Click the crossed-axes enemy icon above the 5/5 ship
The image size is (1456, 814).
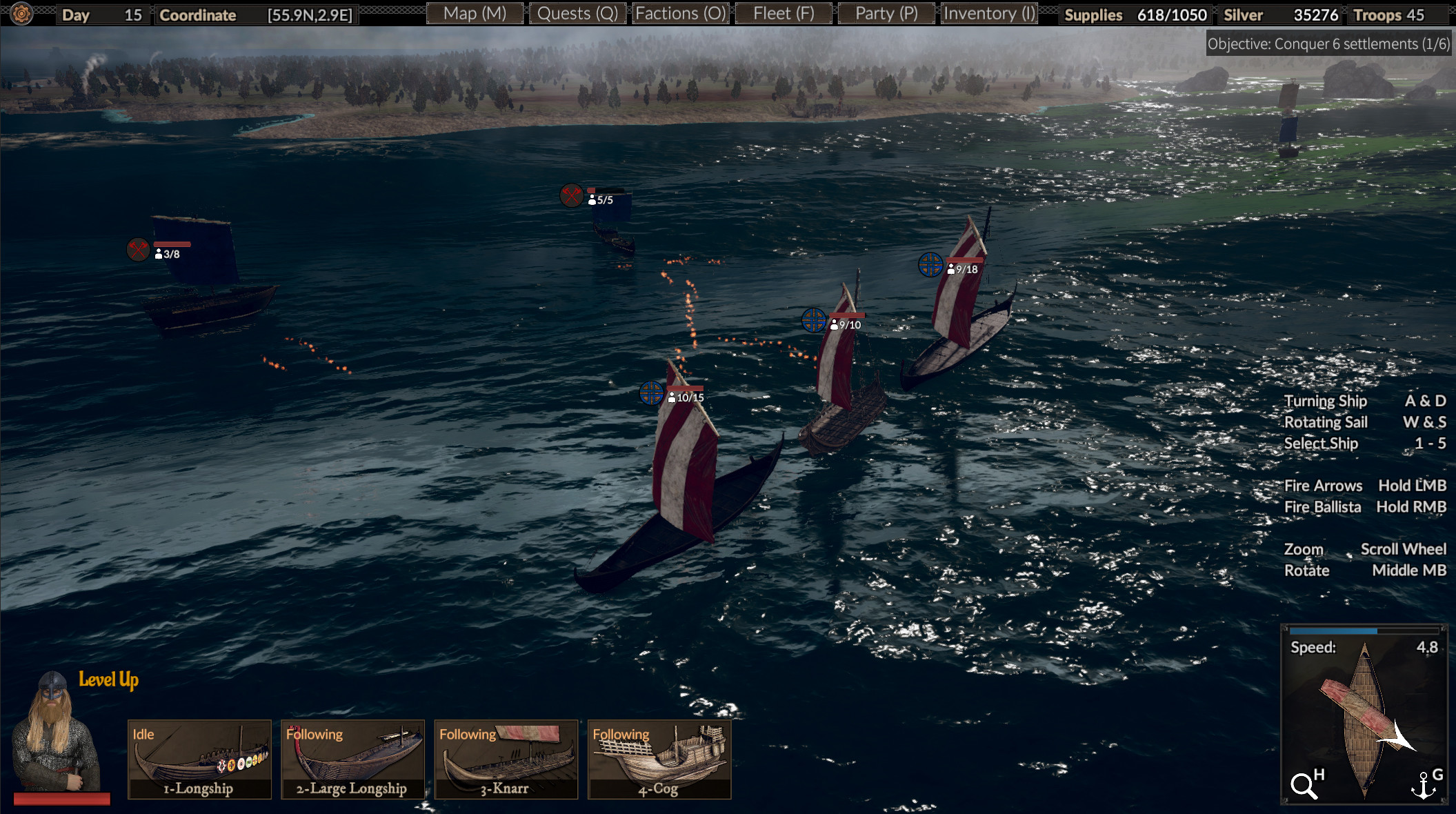(x=571, y=196)
